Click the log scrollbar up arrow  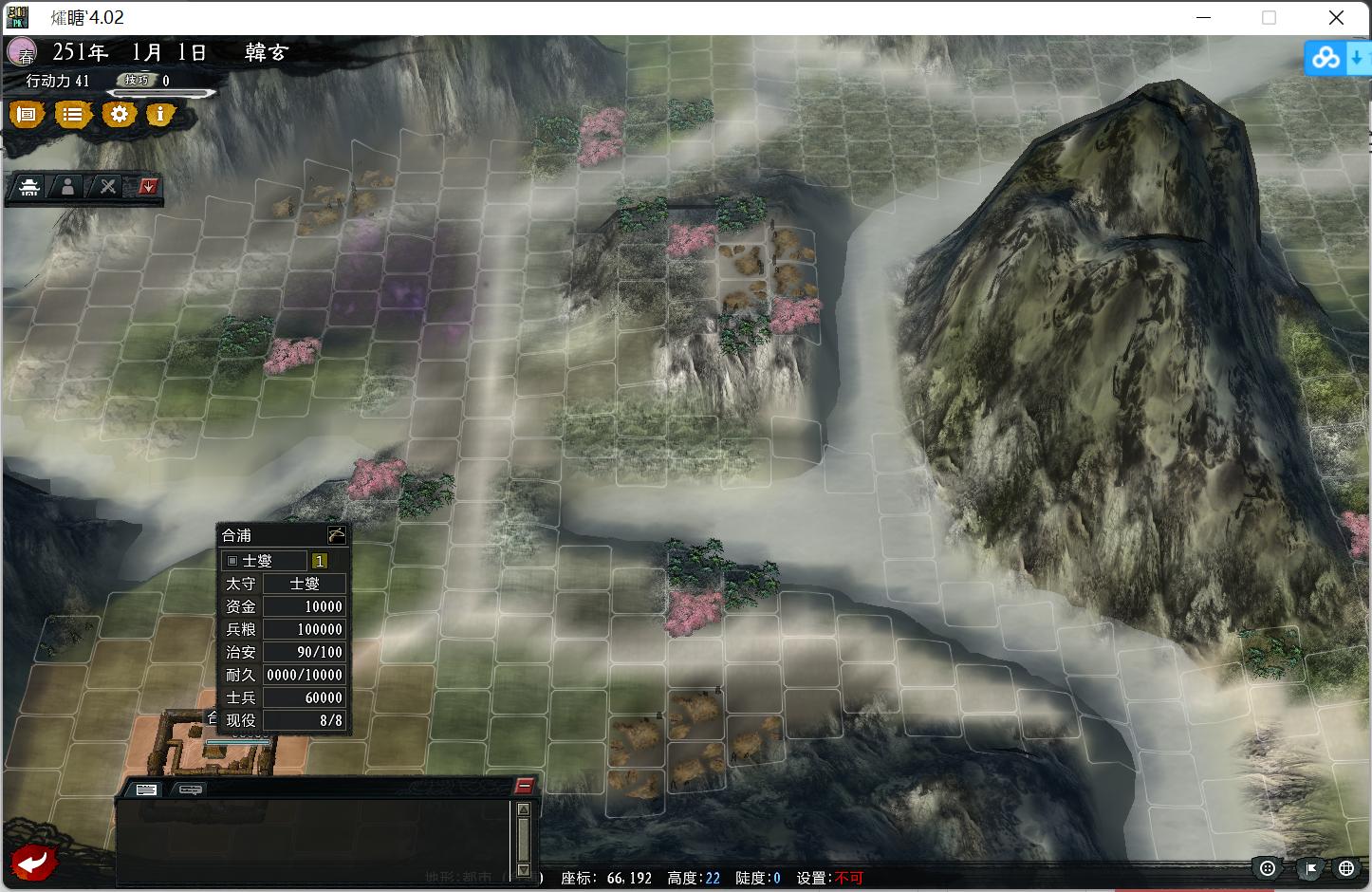coord(523,809)
